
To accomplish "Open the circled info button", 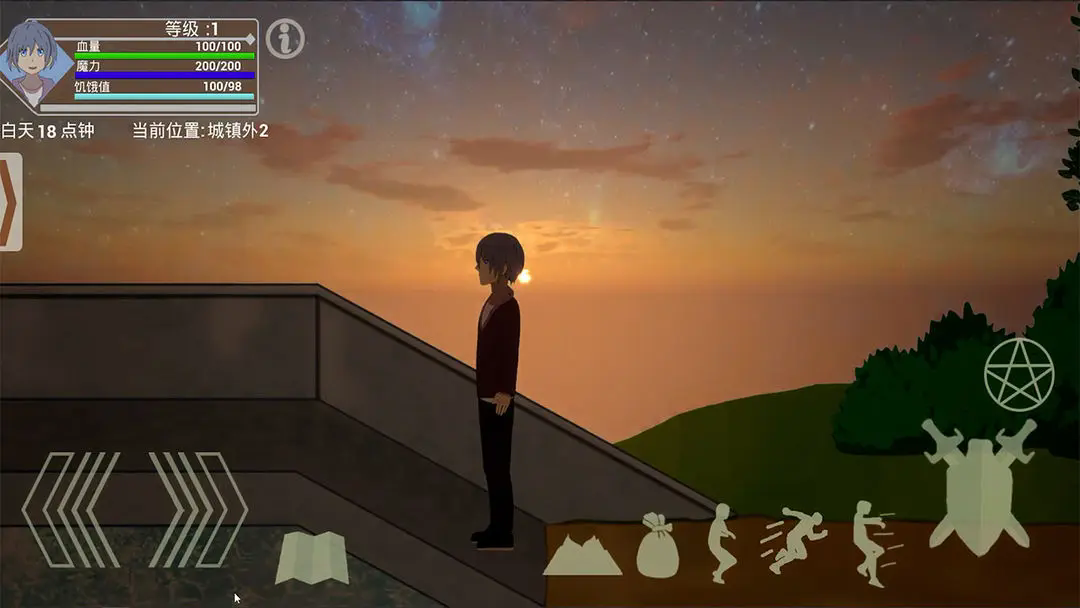I will pos(286,38).
